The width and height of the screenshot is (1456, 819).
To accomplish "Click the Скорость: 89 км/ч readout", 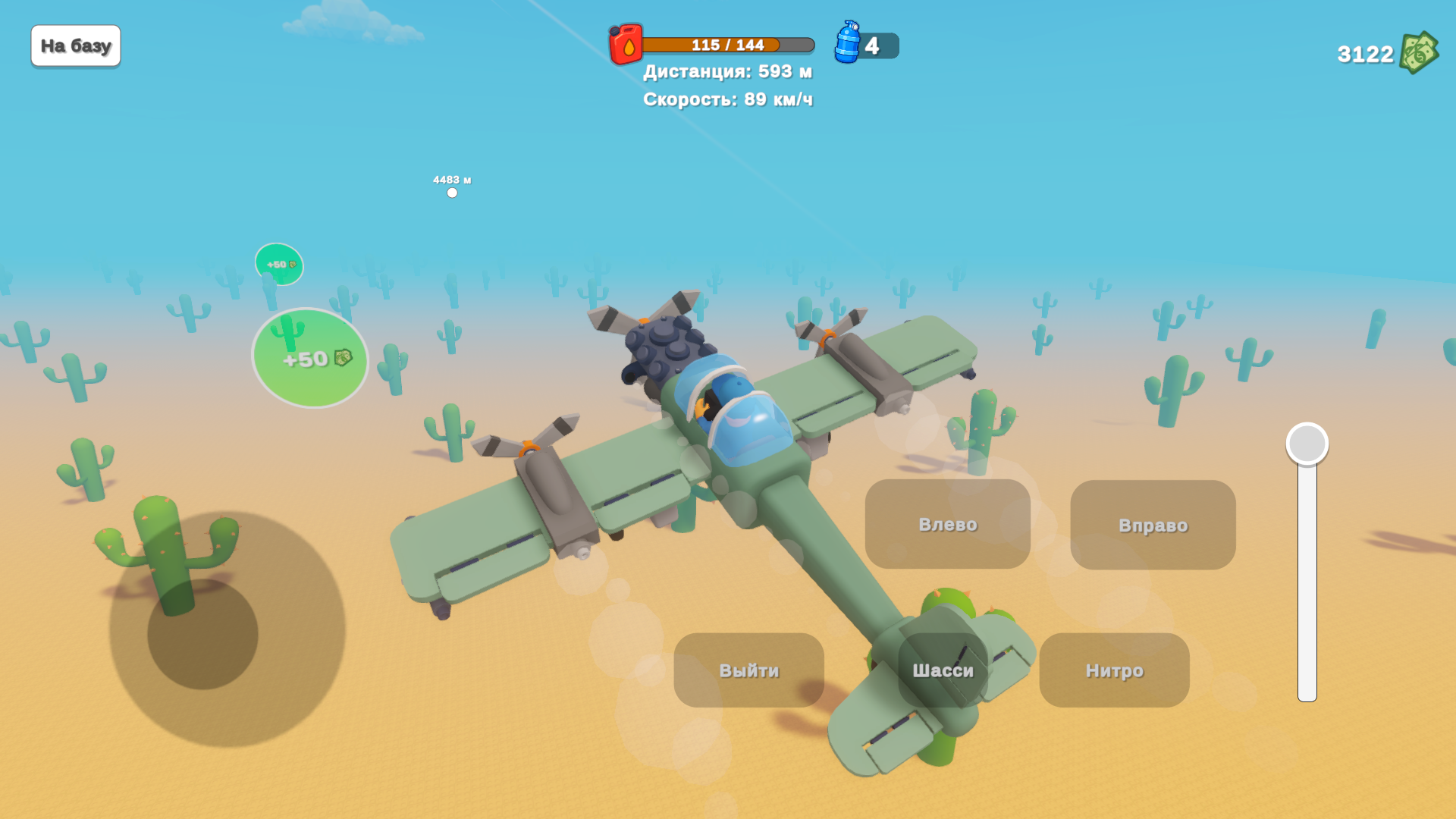I will [727, 99].
